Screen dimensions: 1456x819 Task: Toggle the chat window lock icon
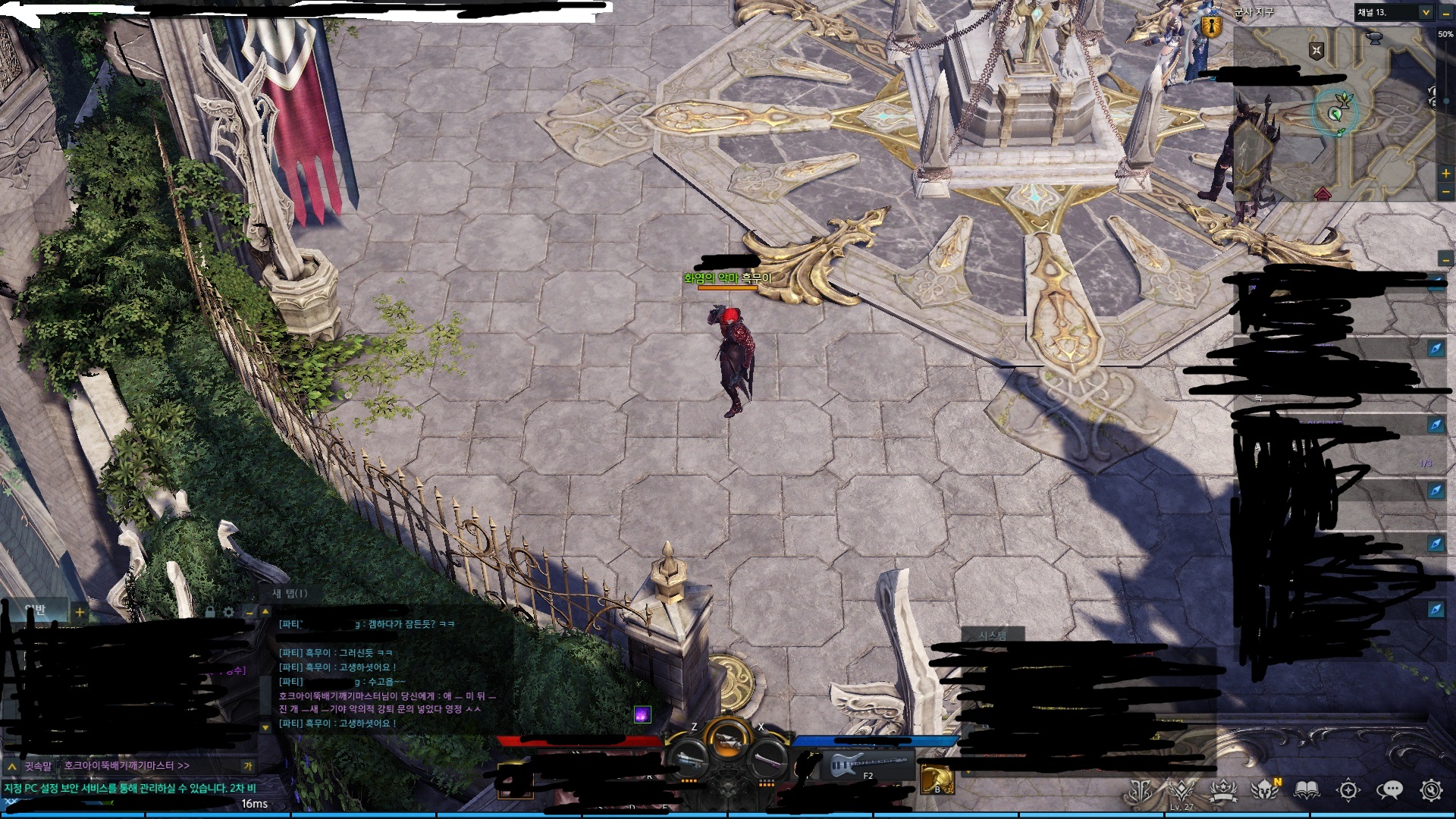pyautogui.click(x=210, y=611)
